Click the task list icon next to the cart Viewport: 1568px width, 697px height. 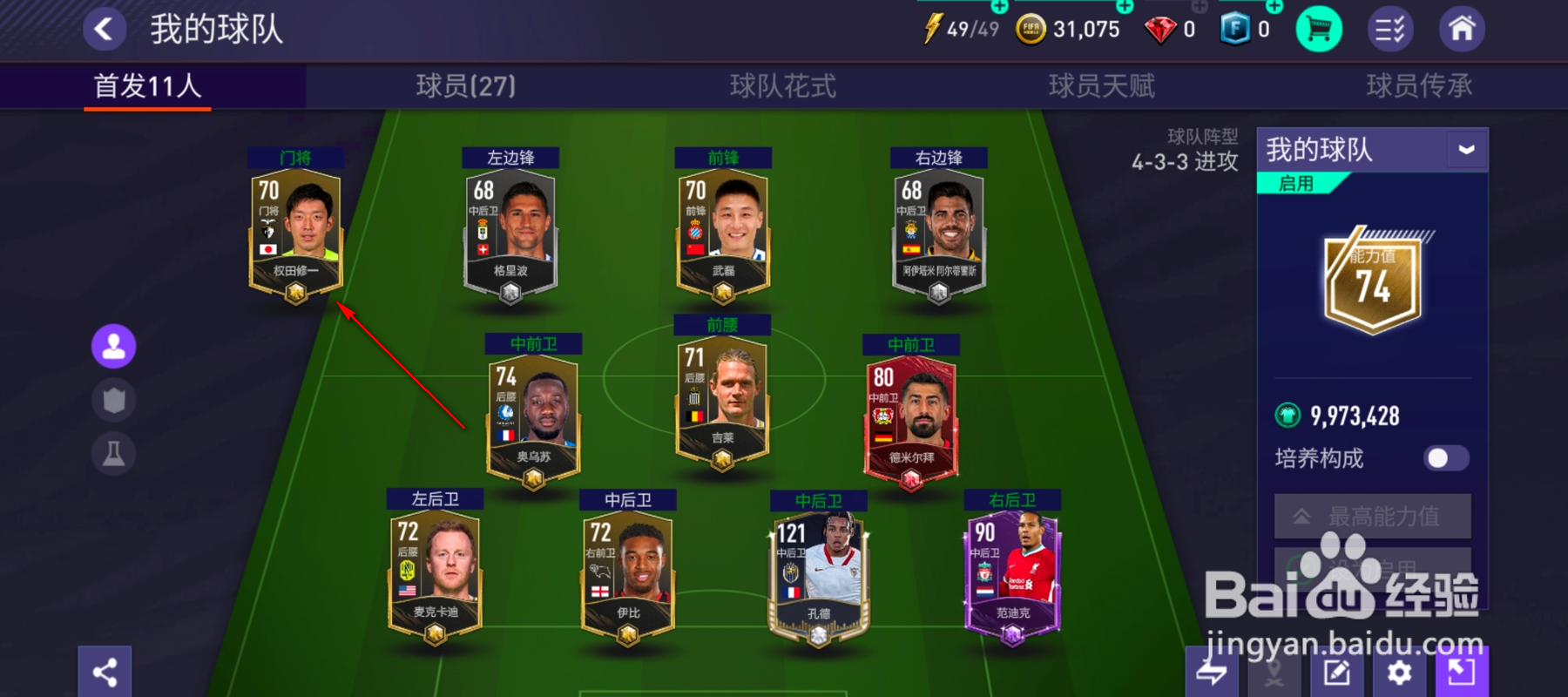(1392, 28)
